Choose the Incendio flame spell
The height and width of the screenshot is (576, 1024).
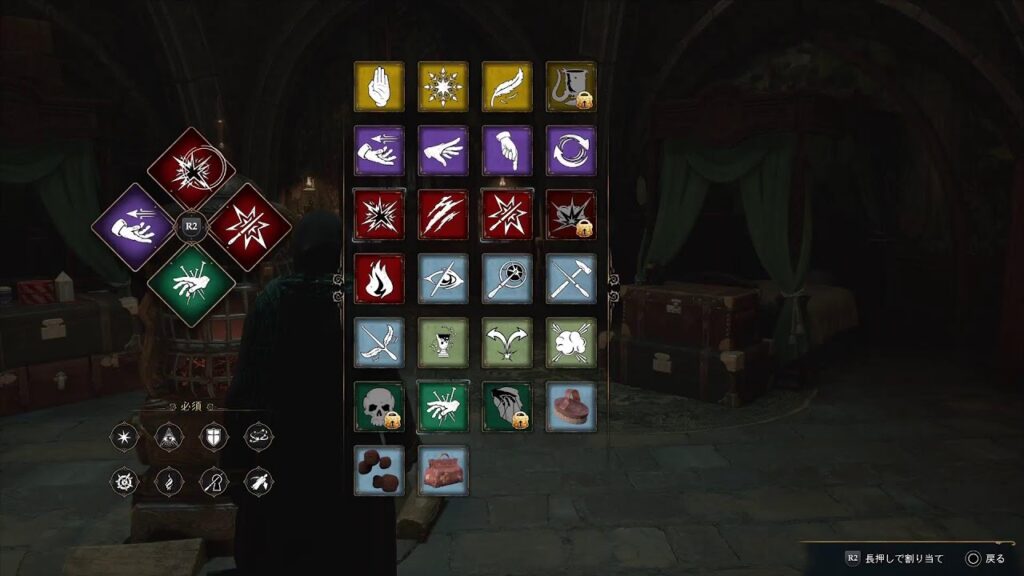pyautogui.click(x=379, y=279)
